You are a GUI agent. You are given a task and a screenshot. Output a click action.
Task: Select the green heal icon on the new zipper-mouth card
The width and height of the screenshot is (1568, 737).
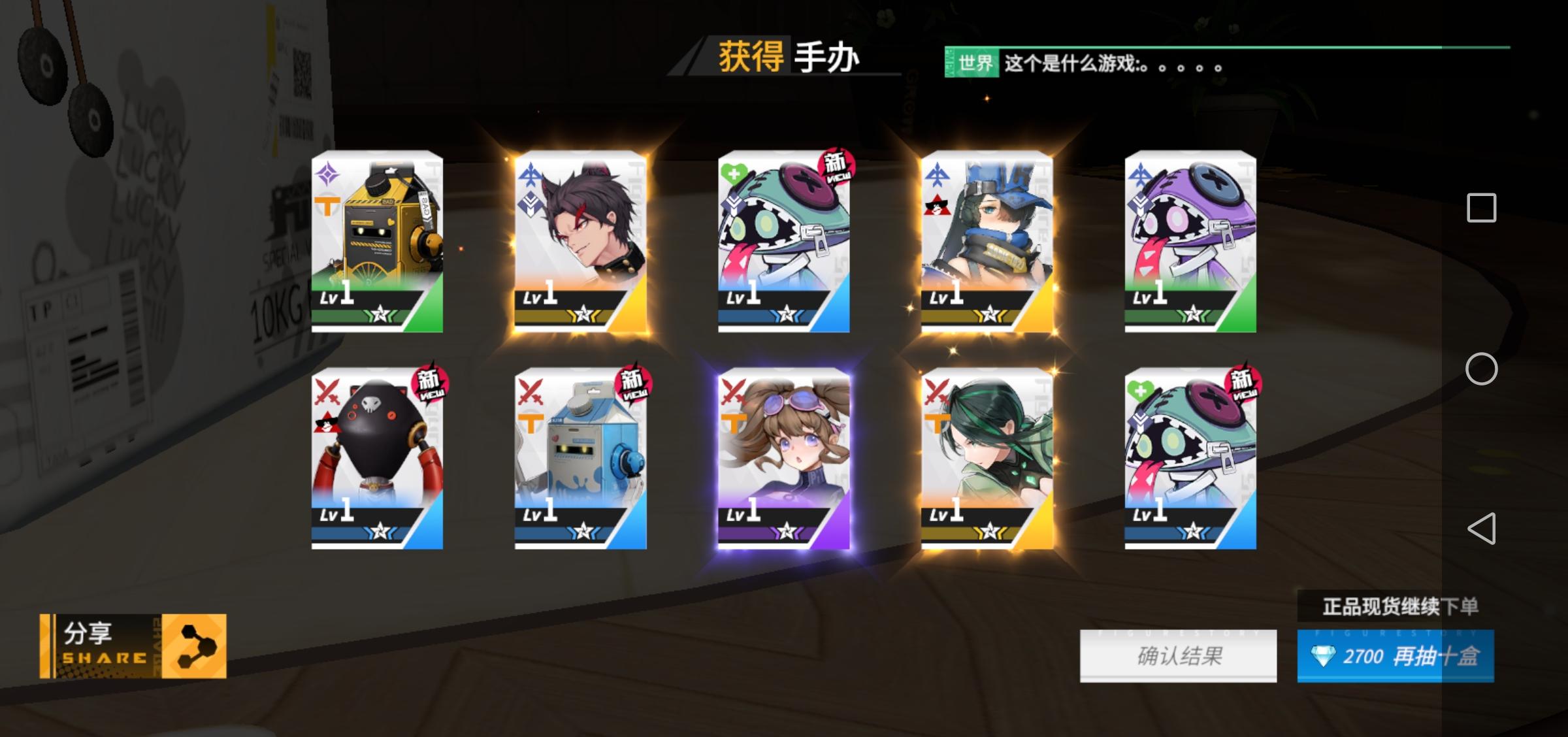click(735, 173)
